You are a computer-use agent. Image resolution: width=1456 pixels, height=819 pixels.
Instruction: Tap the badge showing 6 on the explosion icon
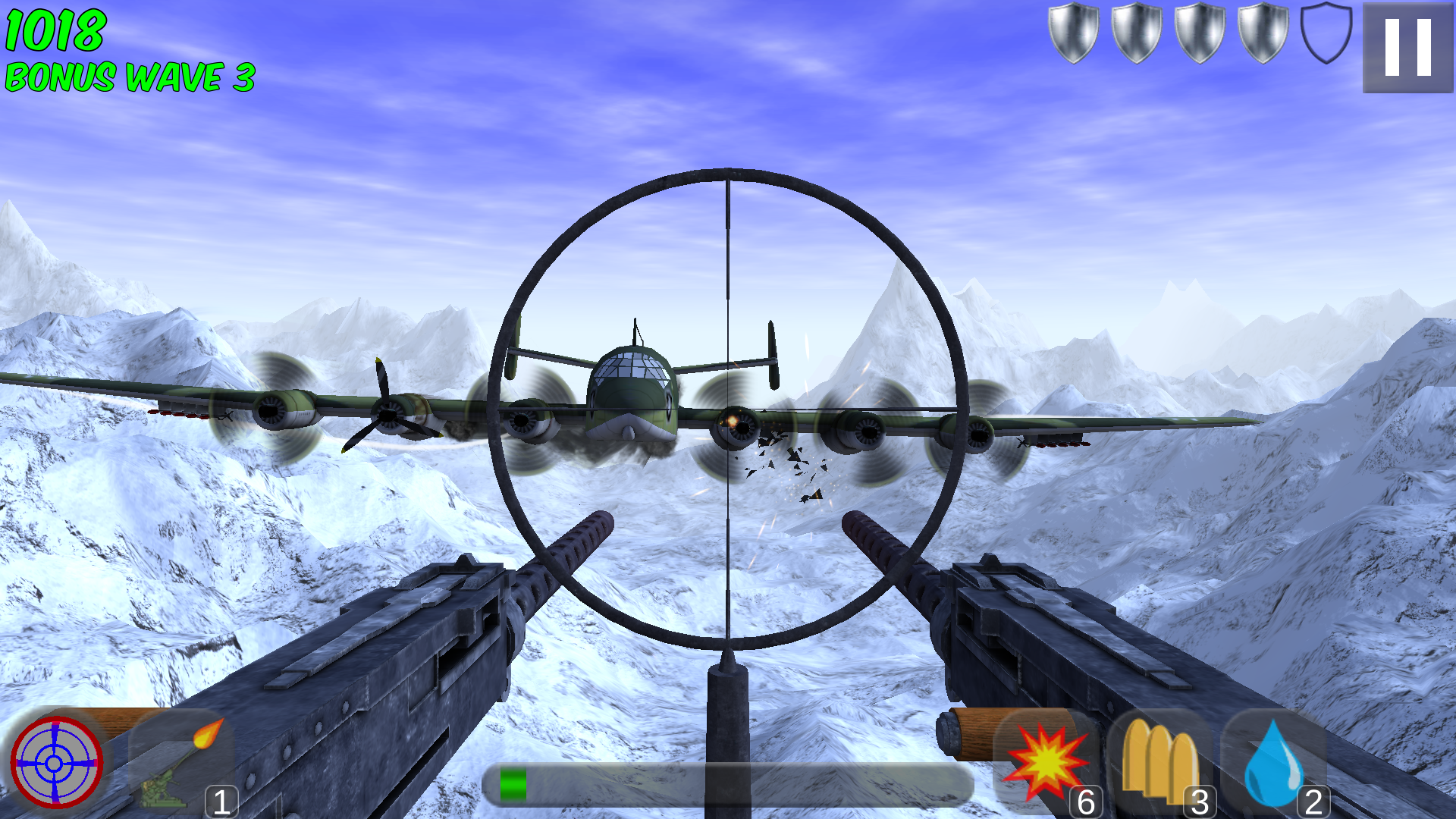(1086, 800)
